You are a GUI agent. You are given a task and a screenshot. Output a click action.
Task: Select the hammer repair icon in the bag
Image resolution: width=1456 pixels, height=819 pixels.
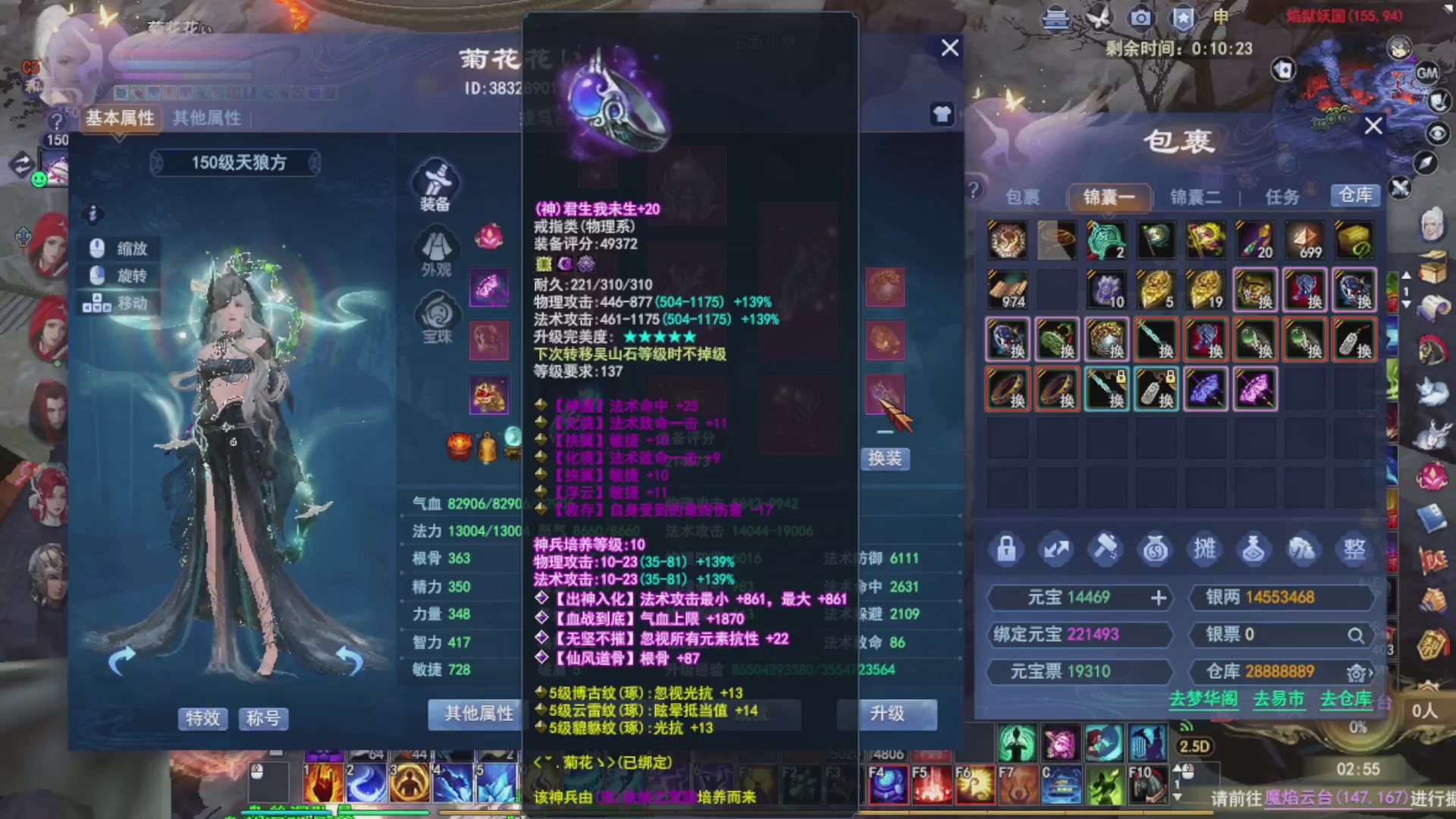coord(1105,549)
